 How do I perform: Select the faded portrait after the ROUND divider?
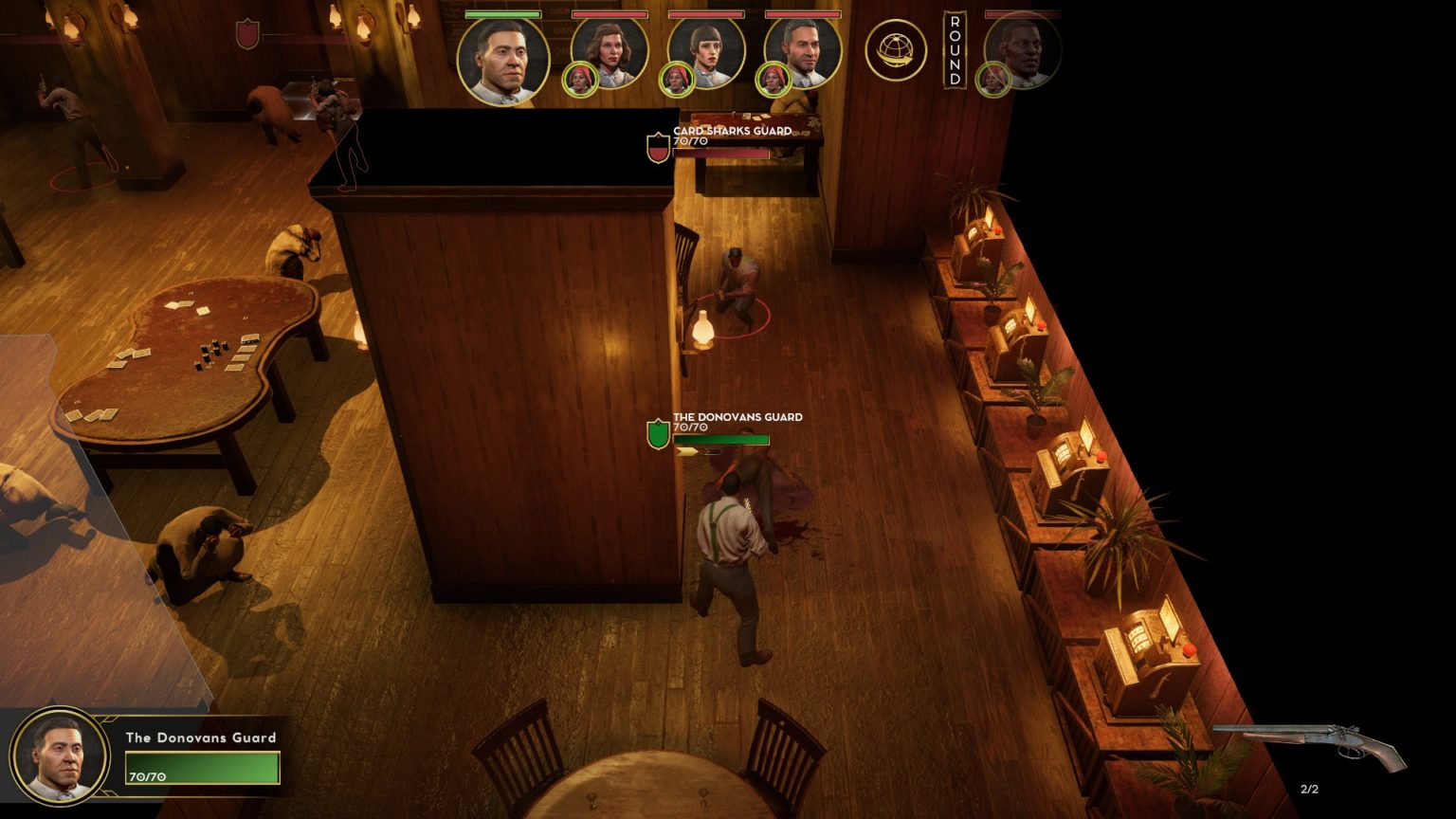coord(1024,53)
